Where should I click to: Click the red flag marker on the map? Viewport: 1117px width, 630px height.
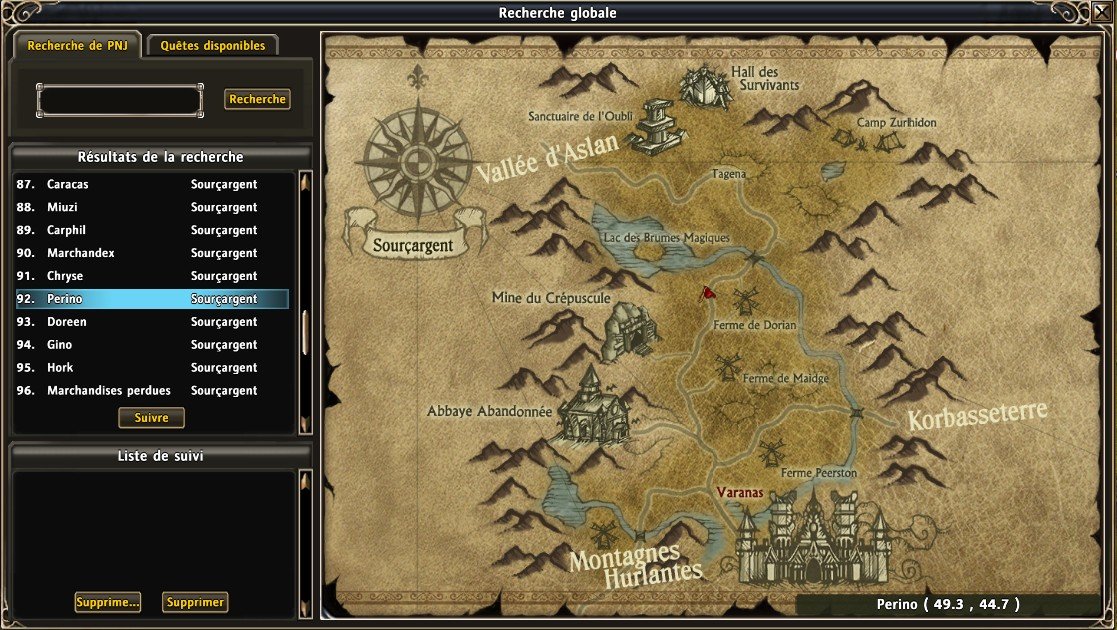click(x=707, y=292)
